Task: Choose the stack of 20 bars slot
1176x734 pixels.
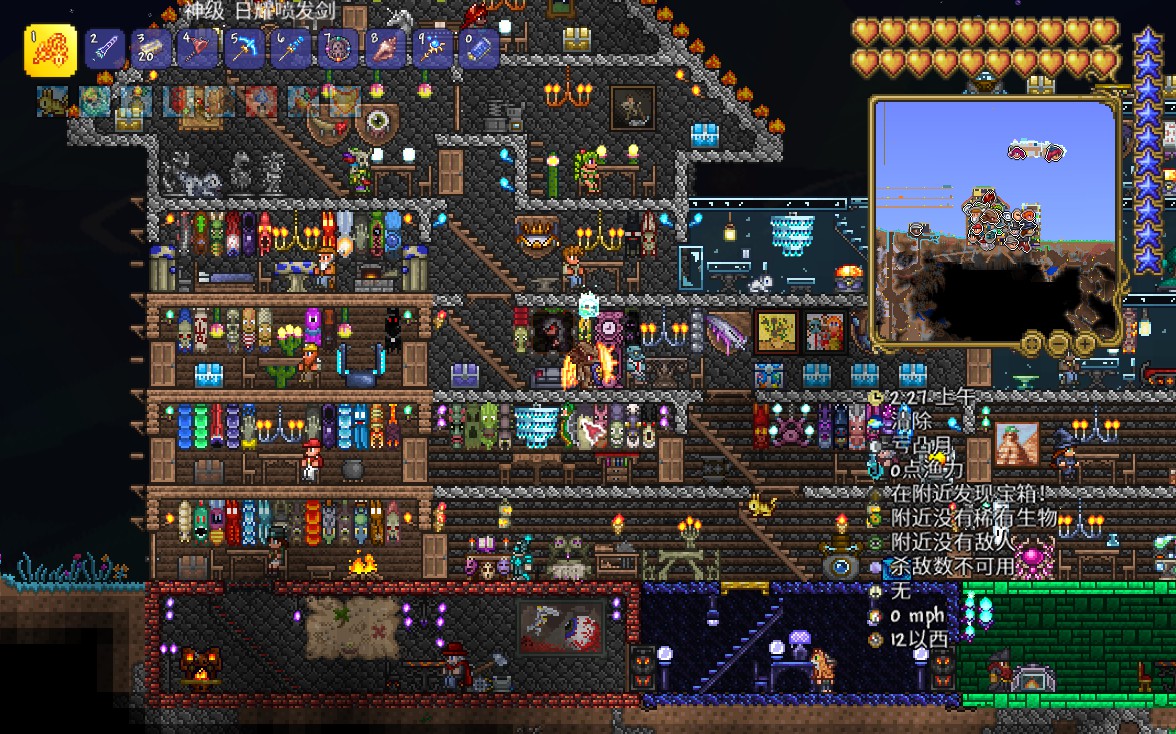Action: (x=151, y=48)
